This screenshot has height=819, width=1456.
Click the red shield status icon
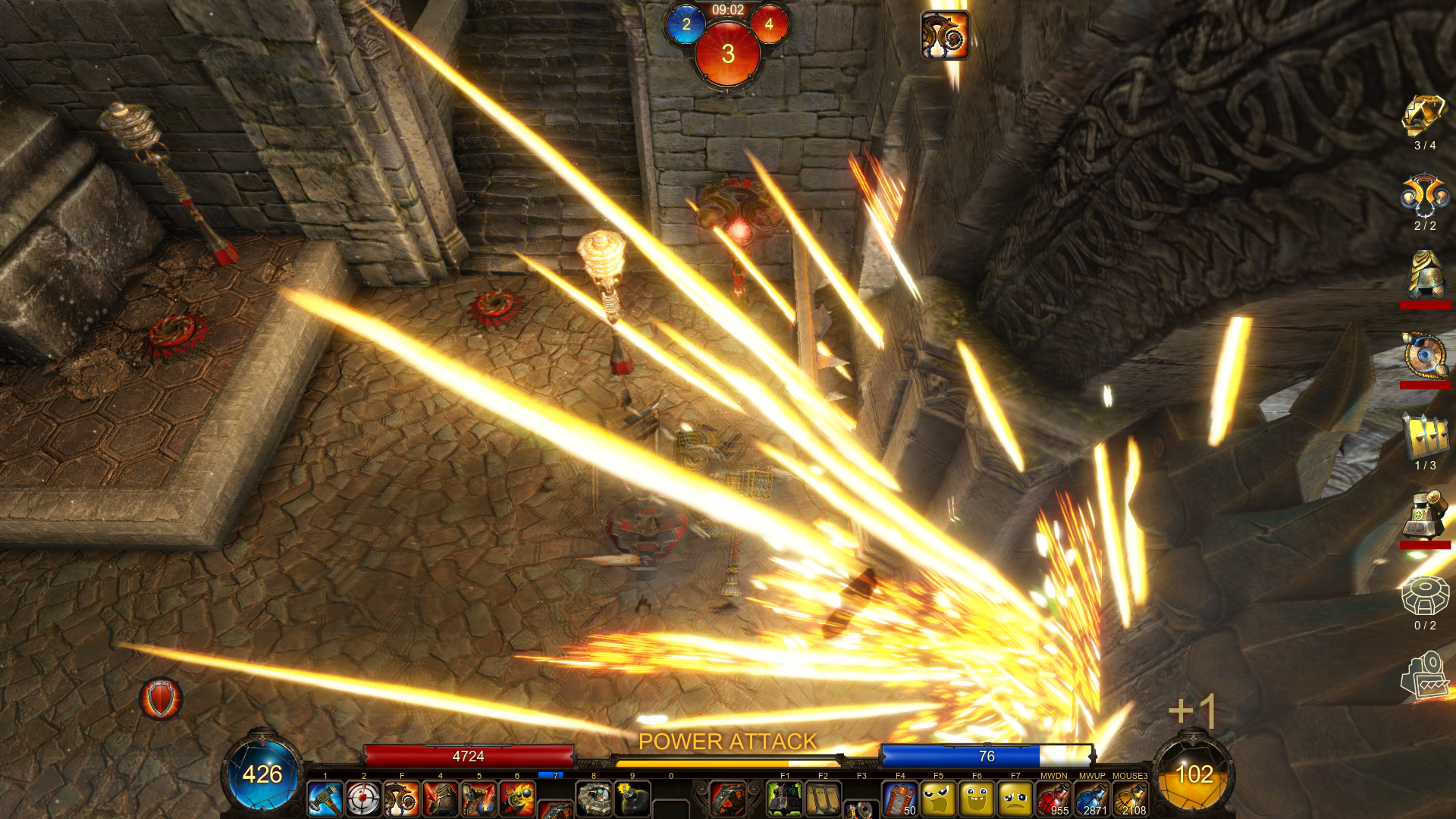pyautogui.click(x=161, y=698)
